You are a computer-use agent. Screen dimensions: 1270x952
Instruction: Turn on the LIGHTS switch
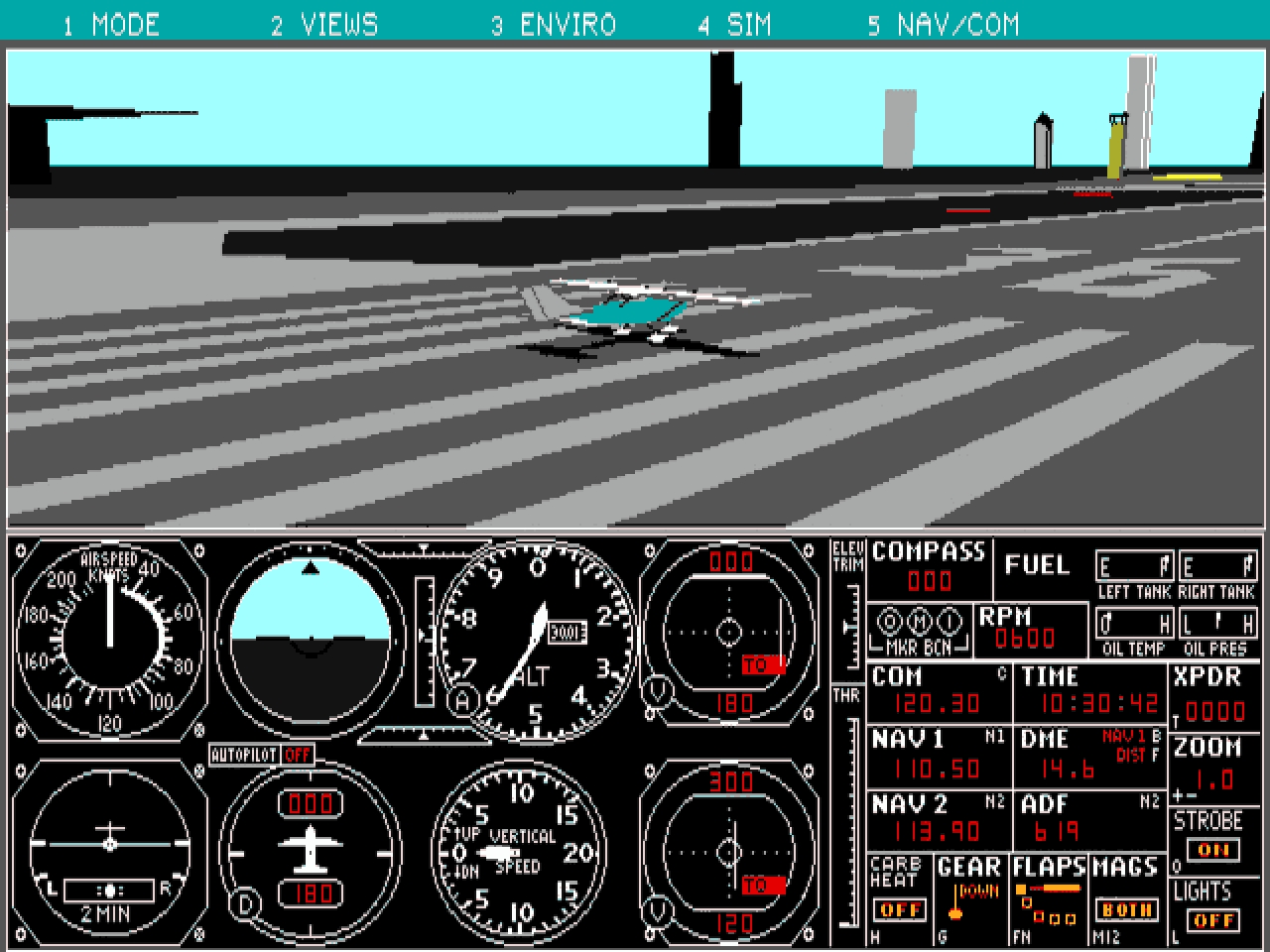click(1213, 920)
